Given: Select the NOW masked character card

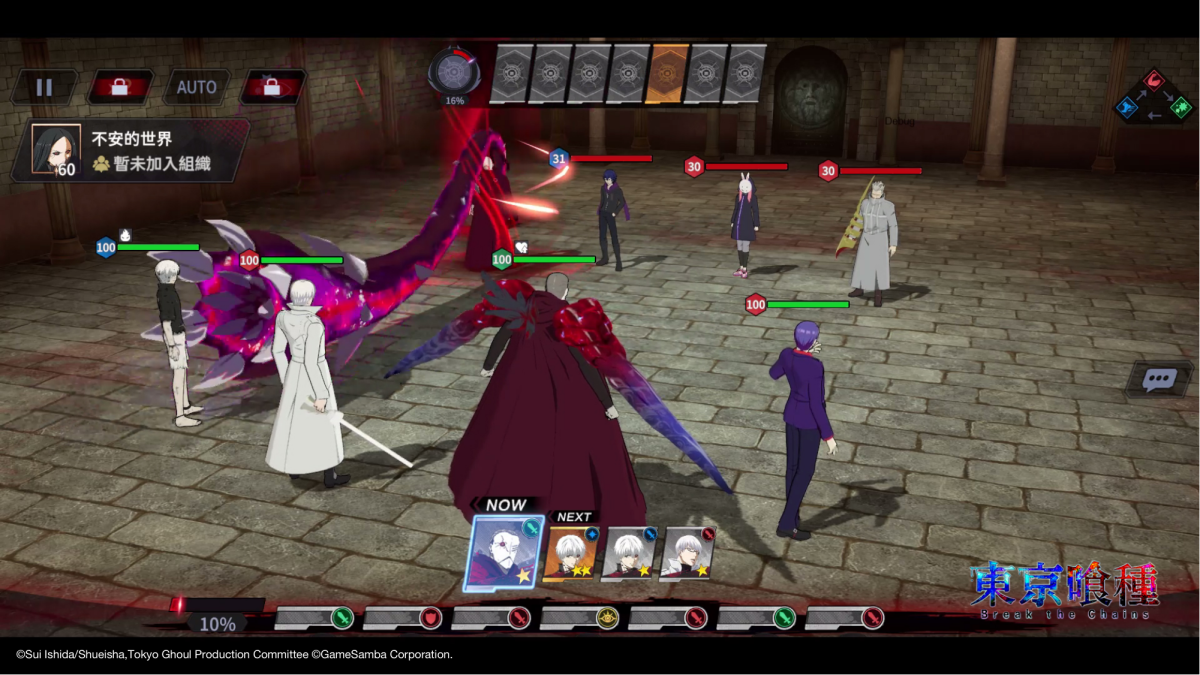Looking at the screenshot, I should [x=504, y=553].
